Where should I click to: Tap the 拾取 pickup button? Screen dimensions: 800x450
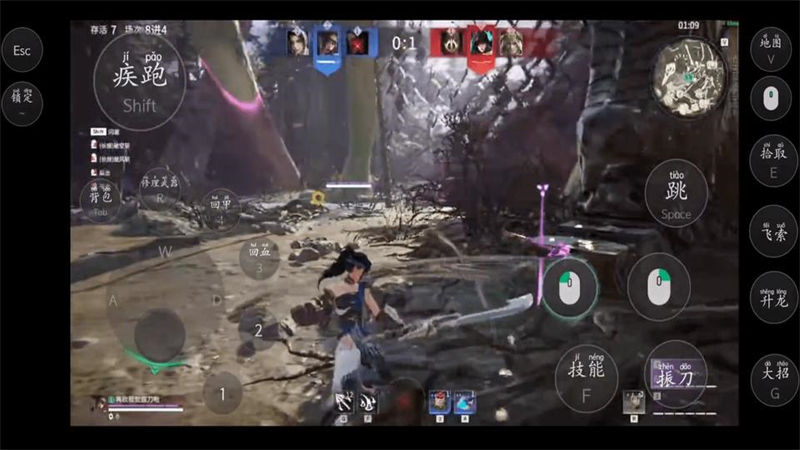pos(773,159)
